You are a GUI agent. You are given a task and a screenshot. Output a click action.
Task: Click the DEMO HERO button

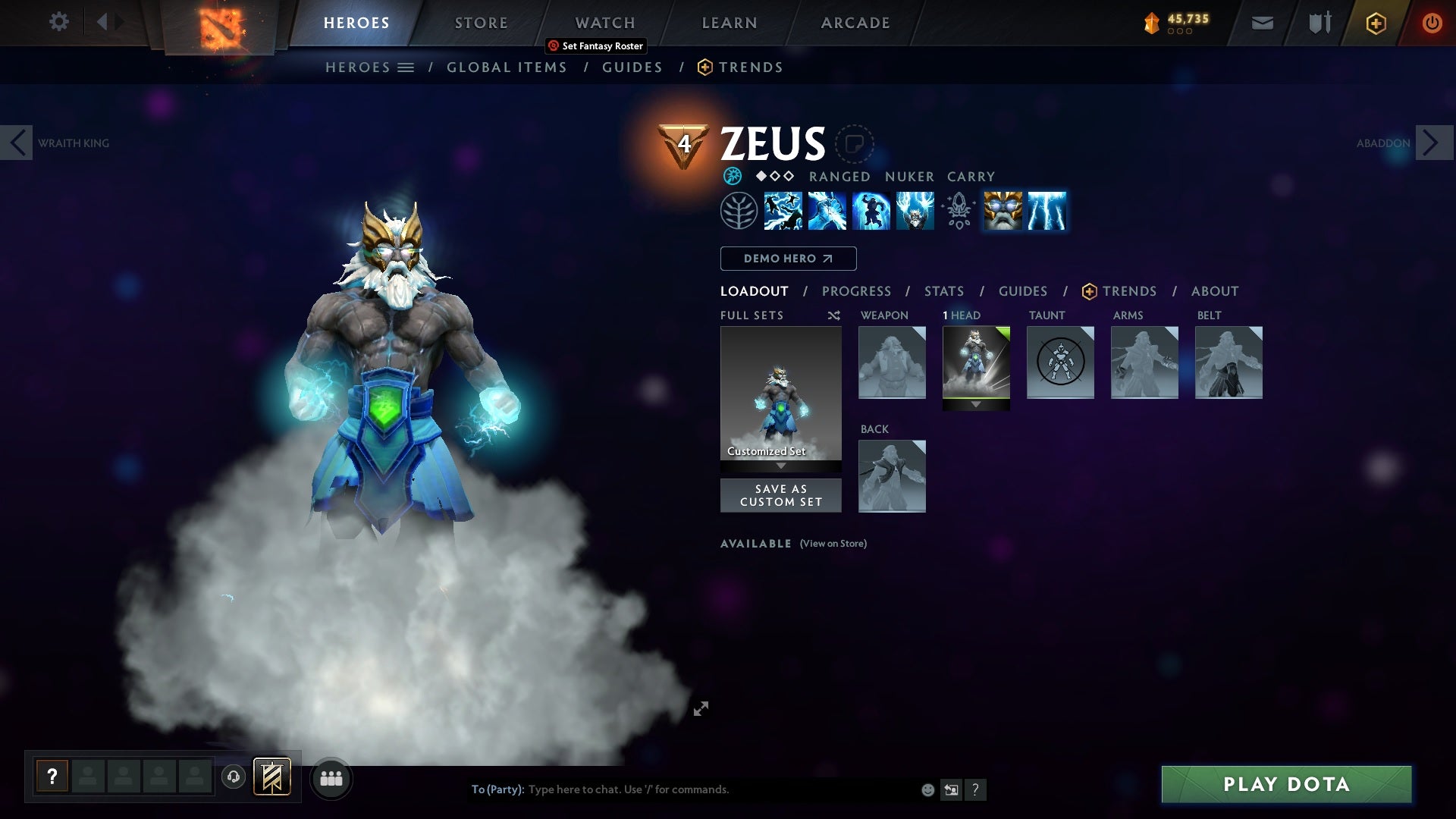[787, 259]
